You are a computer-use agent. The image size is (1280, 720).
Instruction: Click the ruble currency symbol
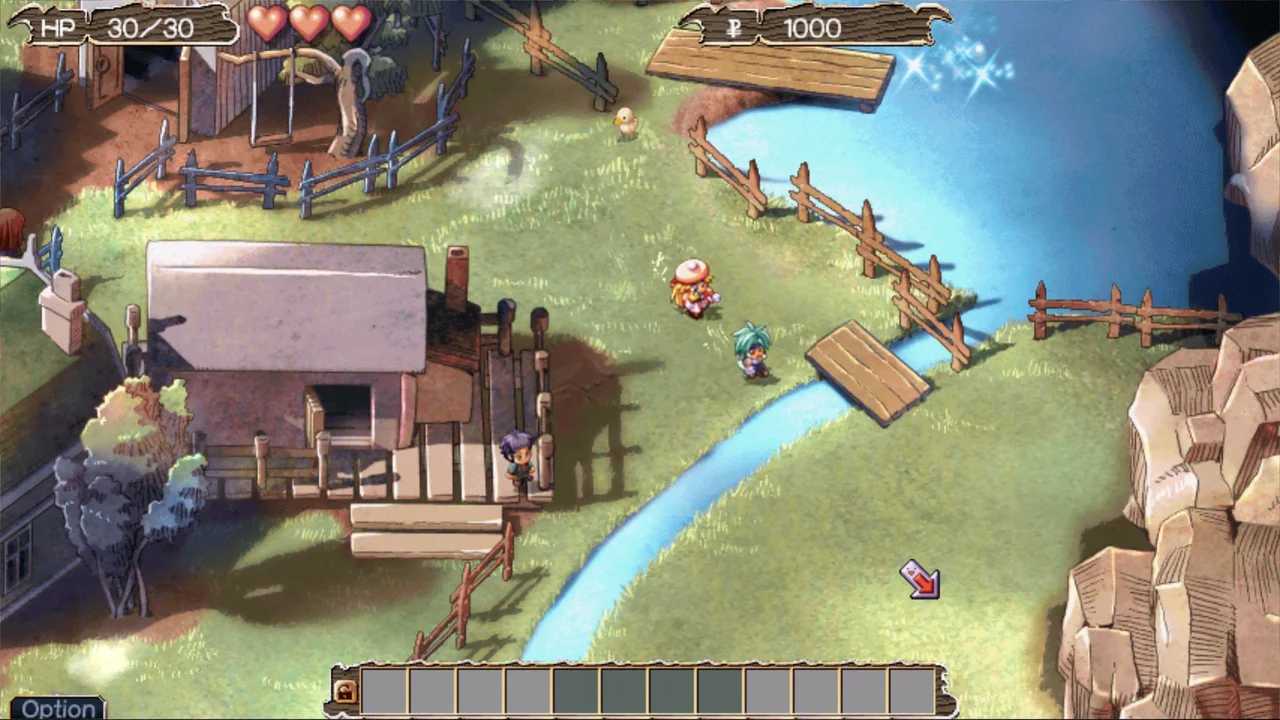pyautogui.click(x=736, y=28)
